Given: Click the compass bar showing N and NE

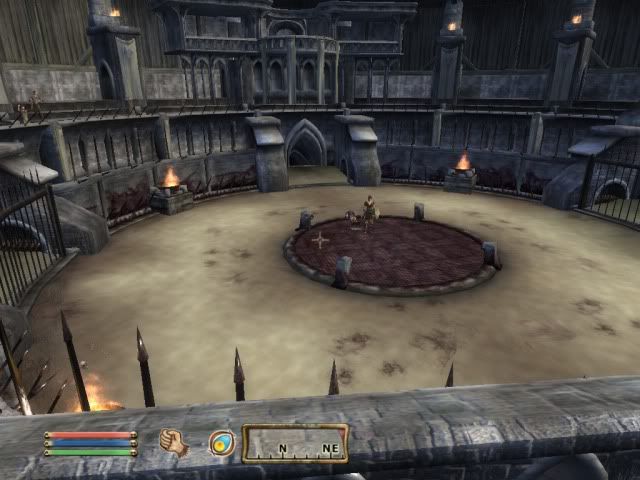Looking at the screenshot, I should tap(295, 443).
